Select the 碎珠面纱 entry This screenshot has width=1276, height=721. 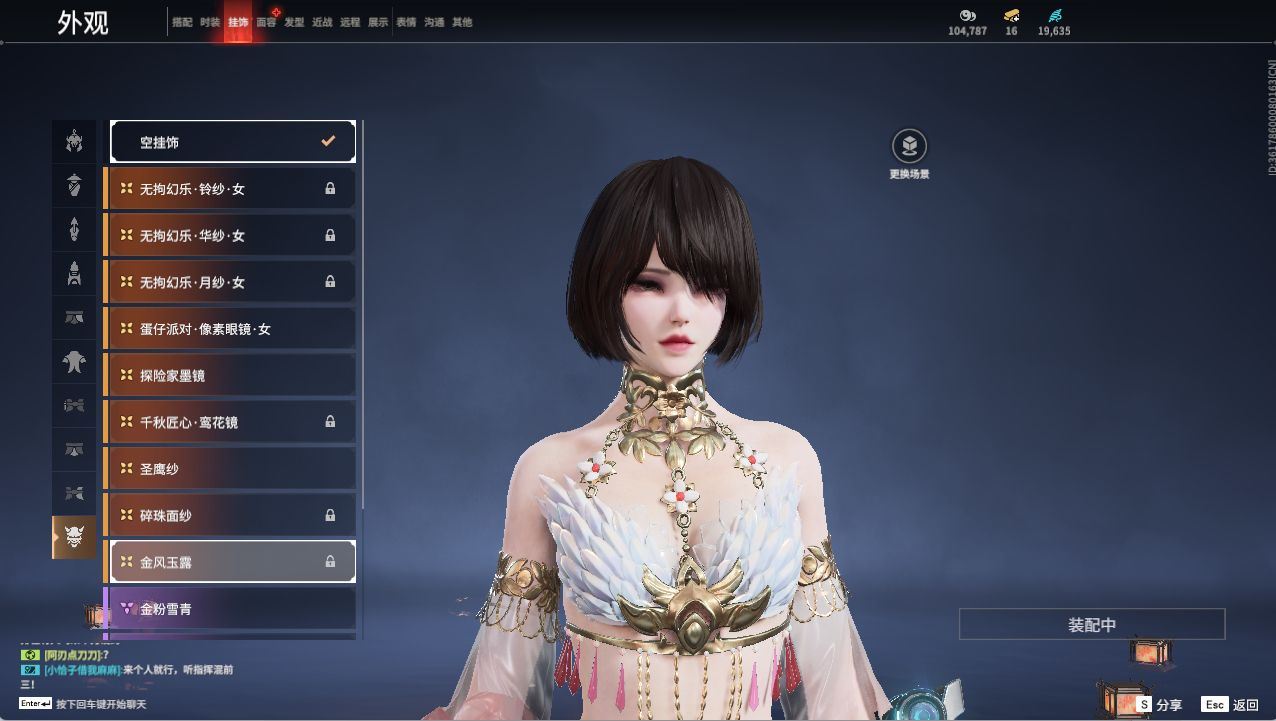pos(232,516)
